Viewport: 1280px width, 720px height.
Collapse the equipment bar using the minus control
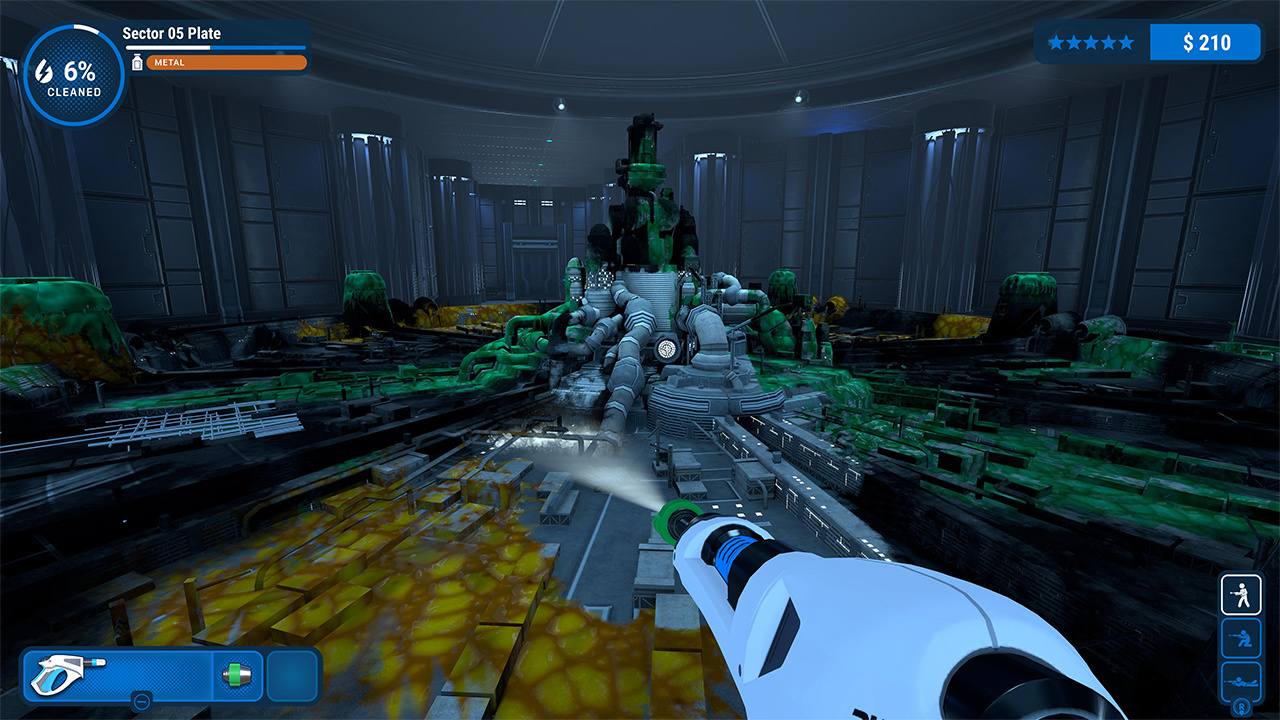point(140,701)
